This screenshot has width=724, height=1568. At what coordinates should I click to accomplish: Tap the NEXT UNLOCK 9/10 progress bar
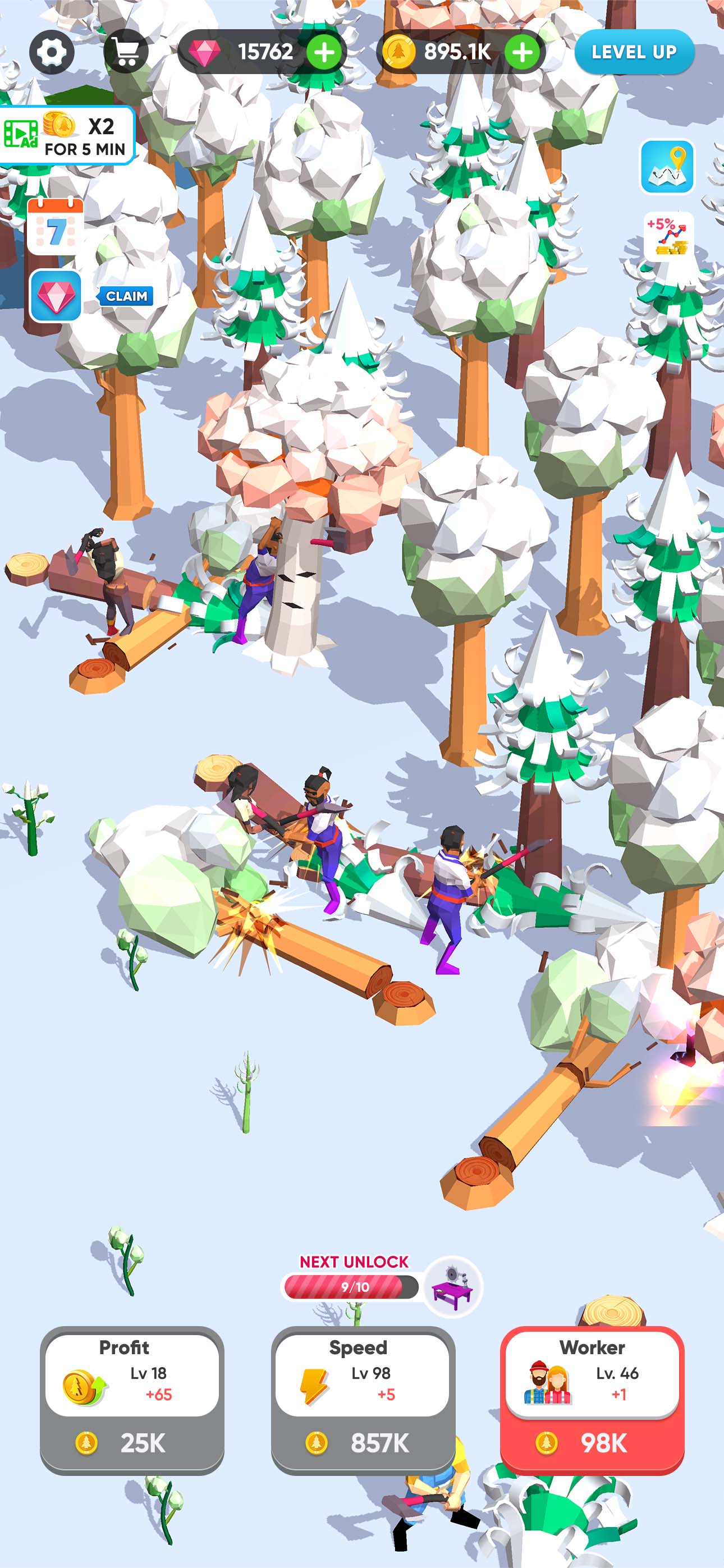352,1286
